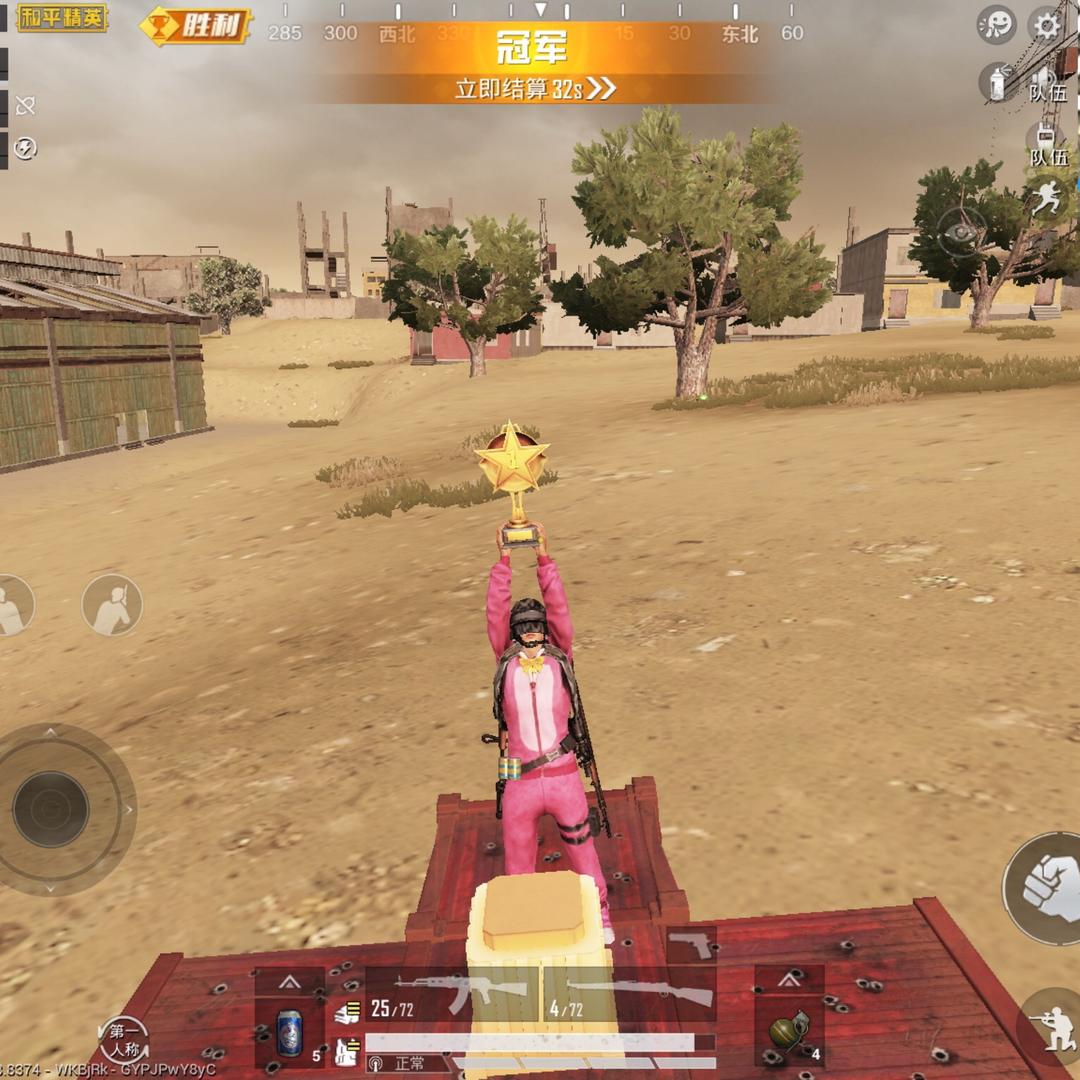Toggle the 第一人称 first-person view
This screenshot has width=1080, height=1080.
(x=124, y=1040)
